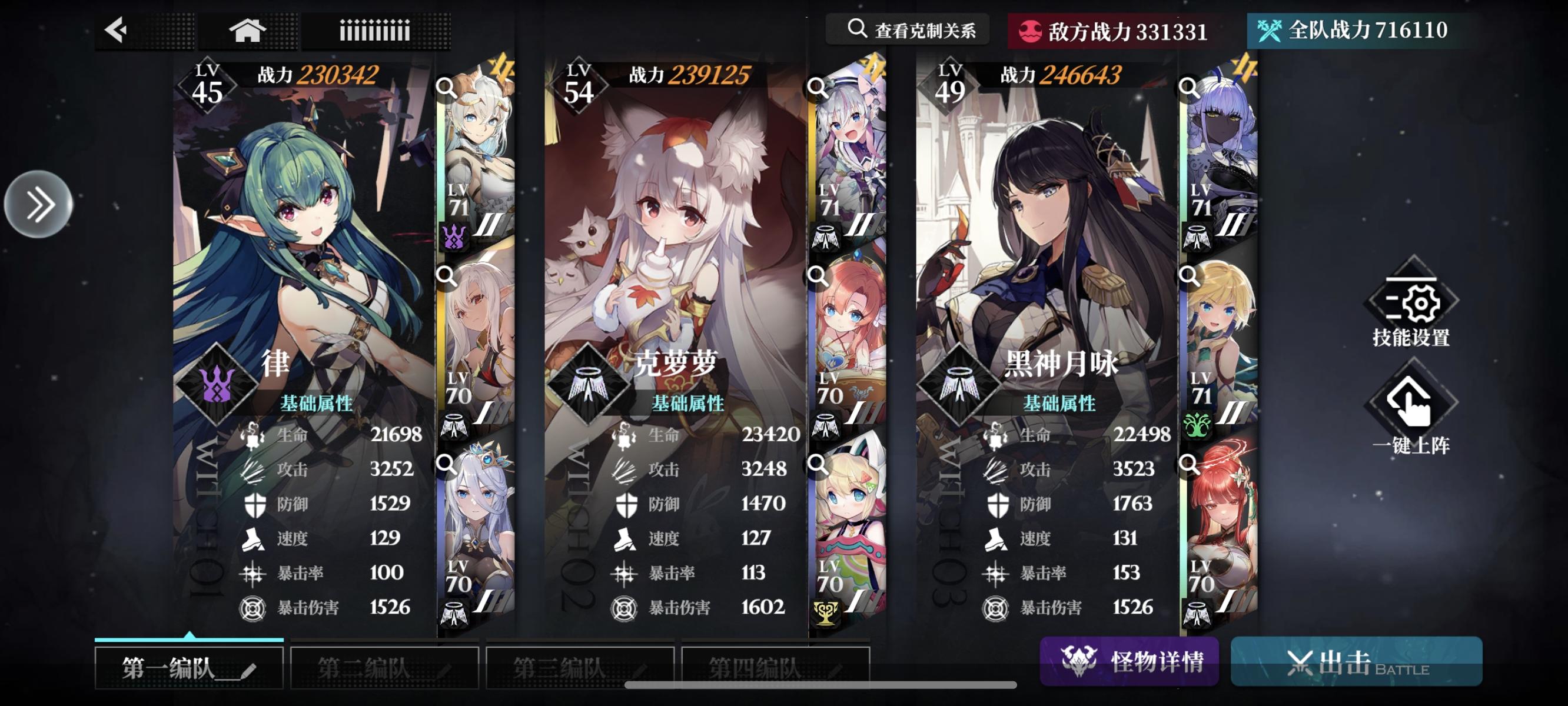Screen dimensions: 1568x706
Task: Click the magnifier icon beside 克萝萝's middle support
Action: click(816, 277)
